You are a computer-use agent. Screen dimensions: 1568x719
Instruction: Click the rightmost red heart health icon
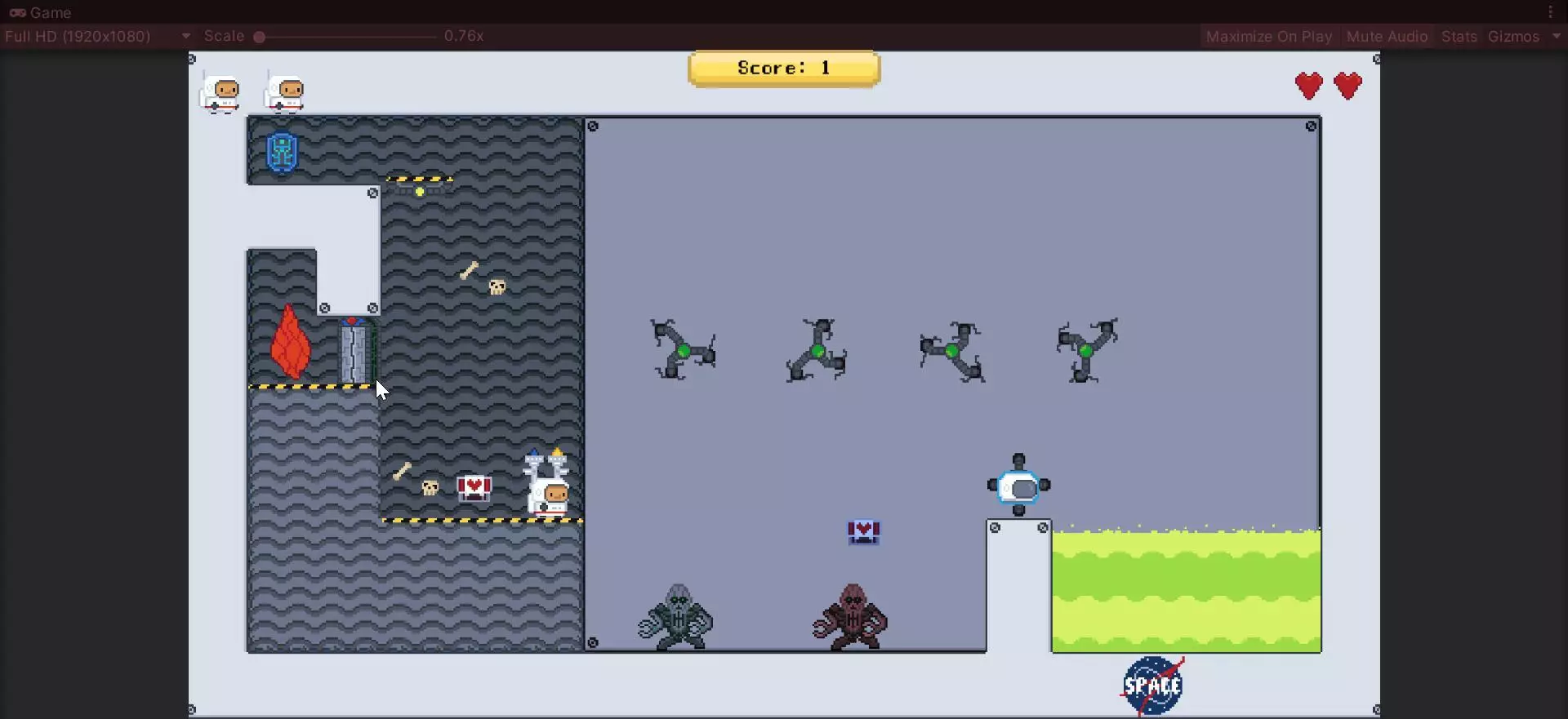1348,86
